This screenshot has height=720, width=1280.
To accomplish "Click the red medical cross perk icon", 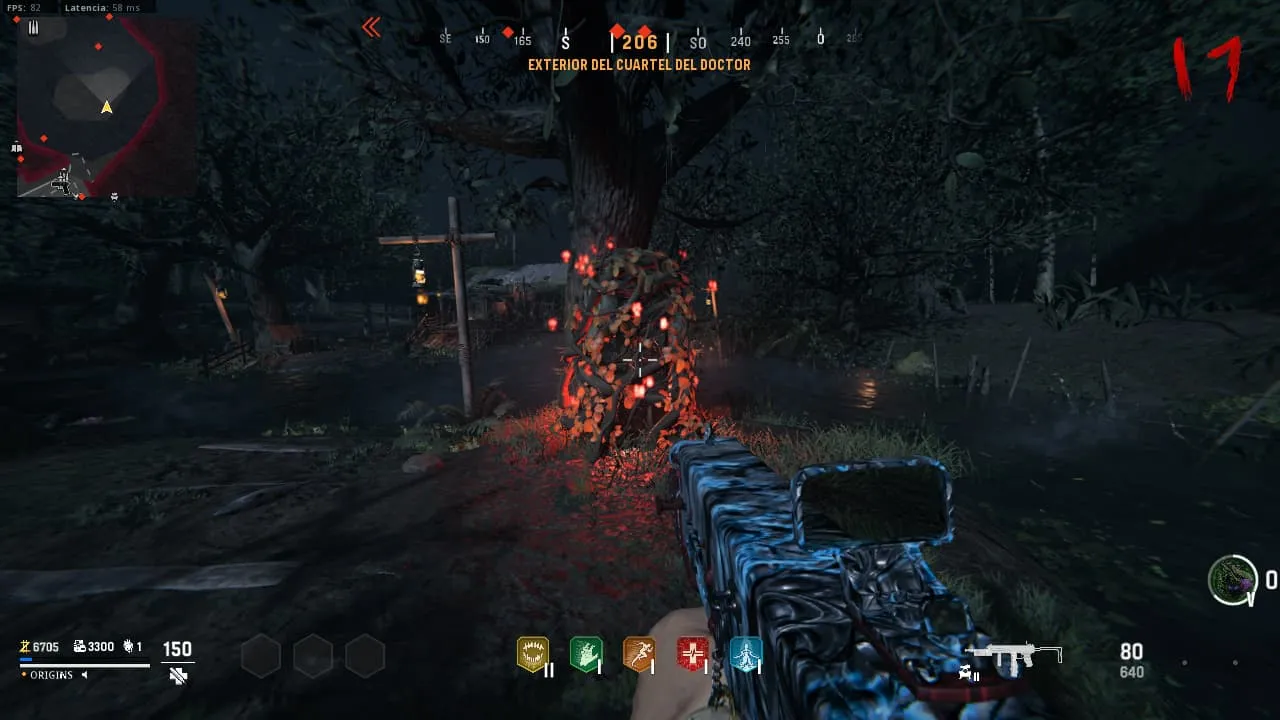I will point(692,654).
